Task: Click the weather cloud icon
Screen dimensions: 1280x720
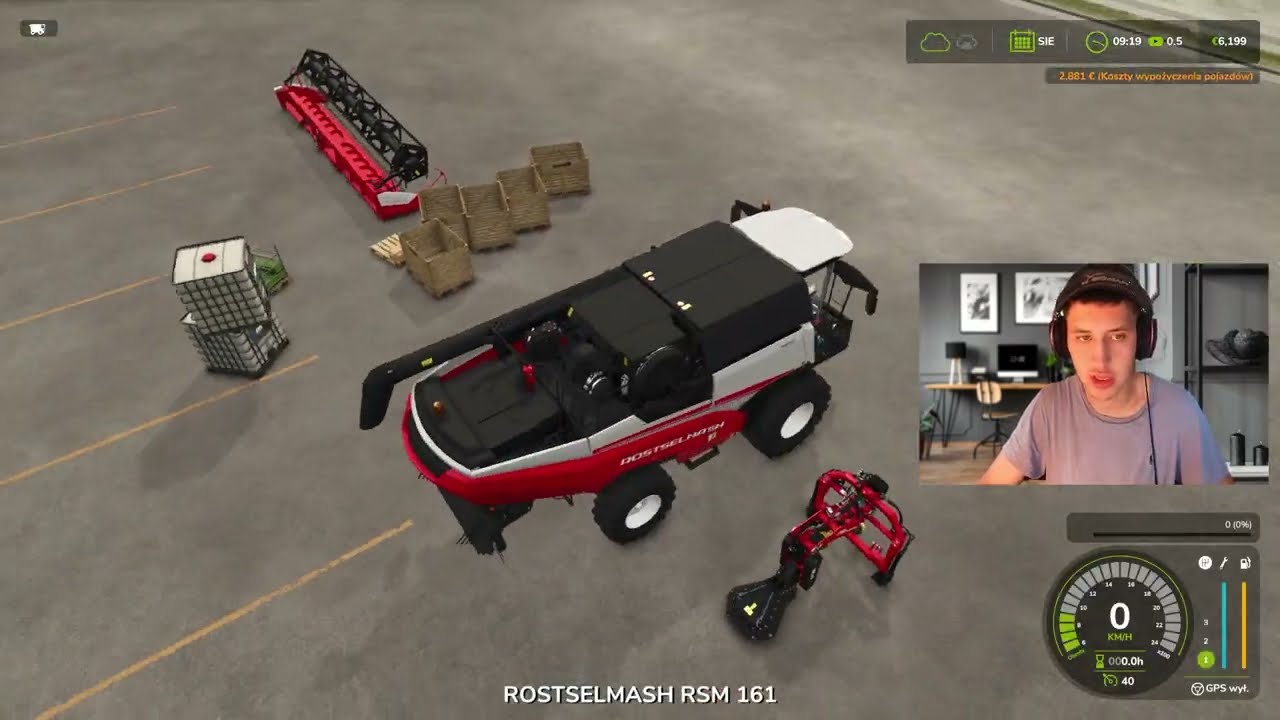Action: tap(934, 42)
